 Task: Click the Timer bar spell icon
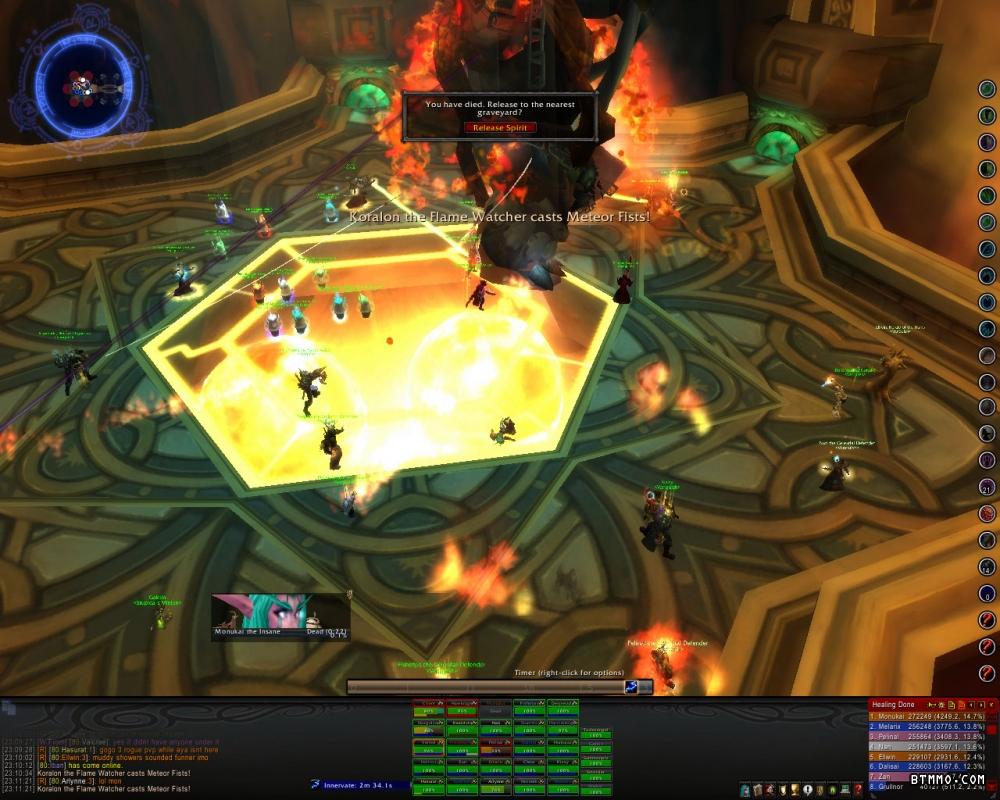[x=632, y=687]
